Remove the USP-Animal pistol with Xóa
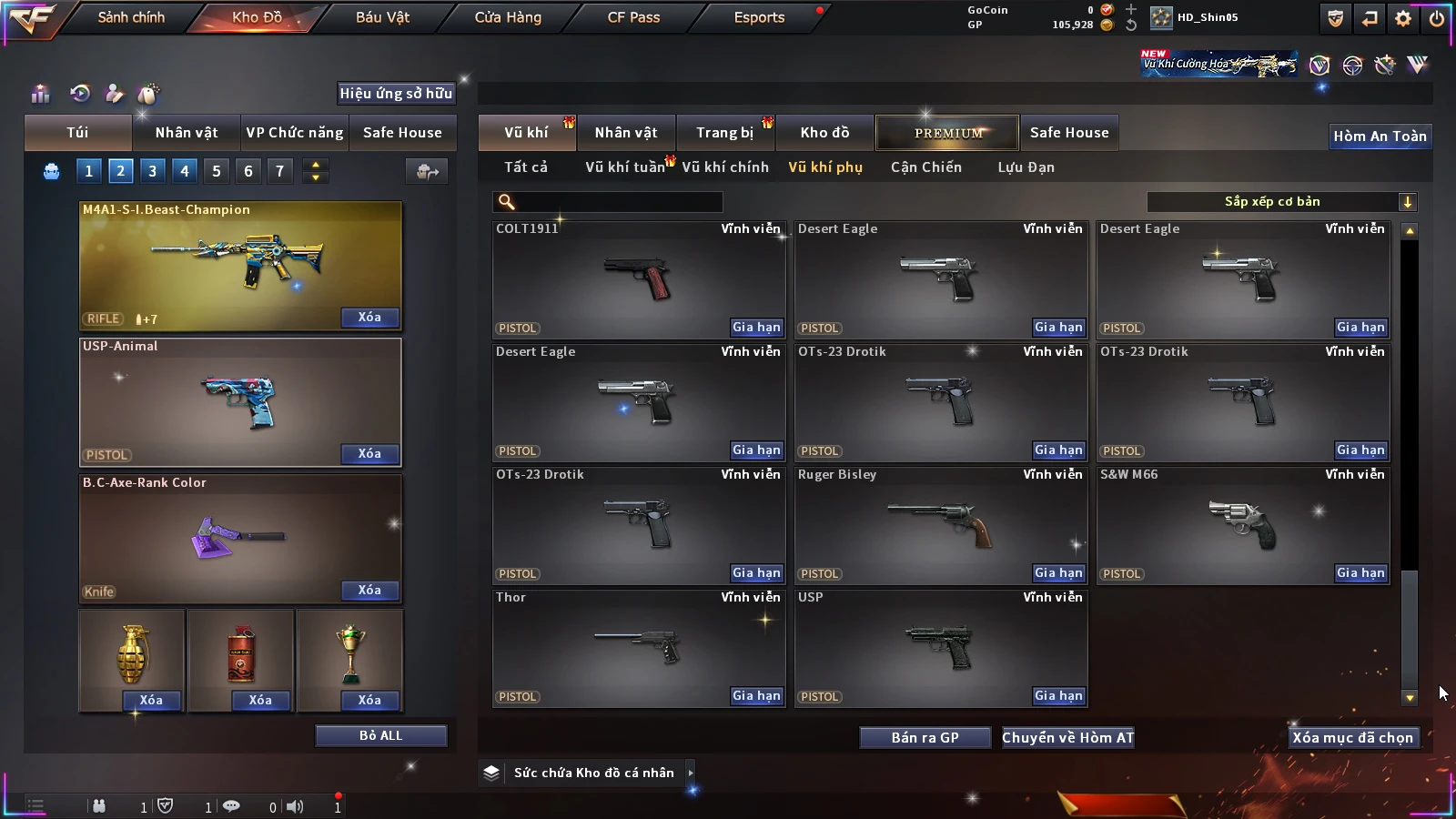 point(369,454)
